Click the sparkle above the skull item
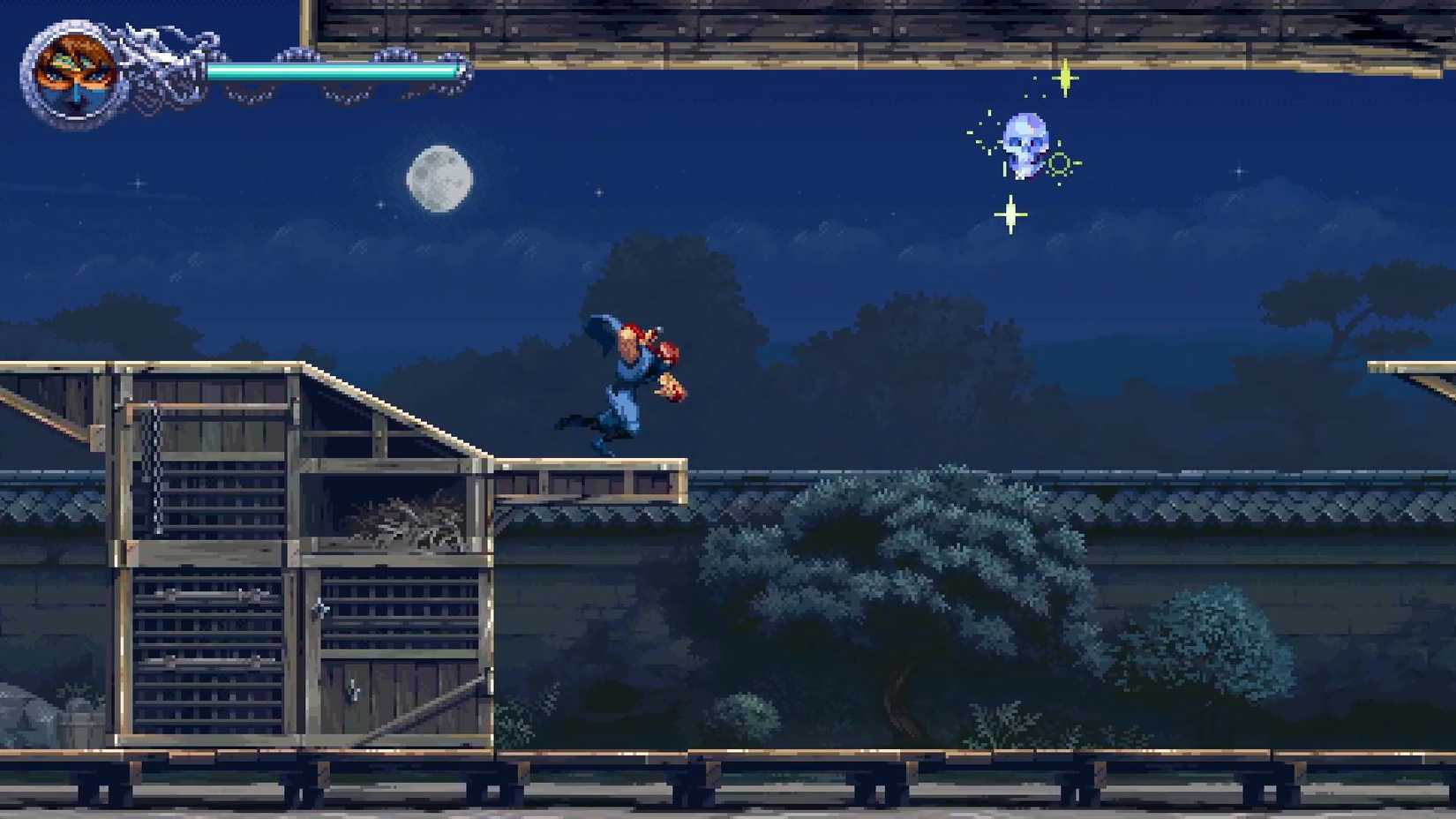 pyautogui.click(x=1065, y=78)
